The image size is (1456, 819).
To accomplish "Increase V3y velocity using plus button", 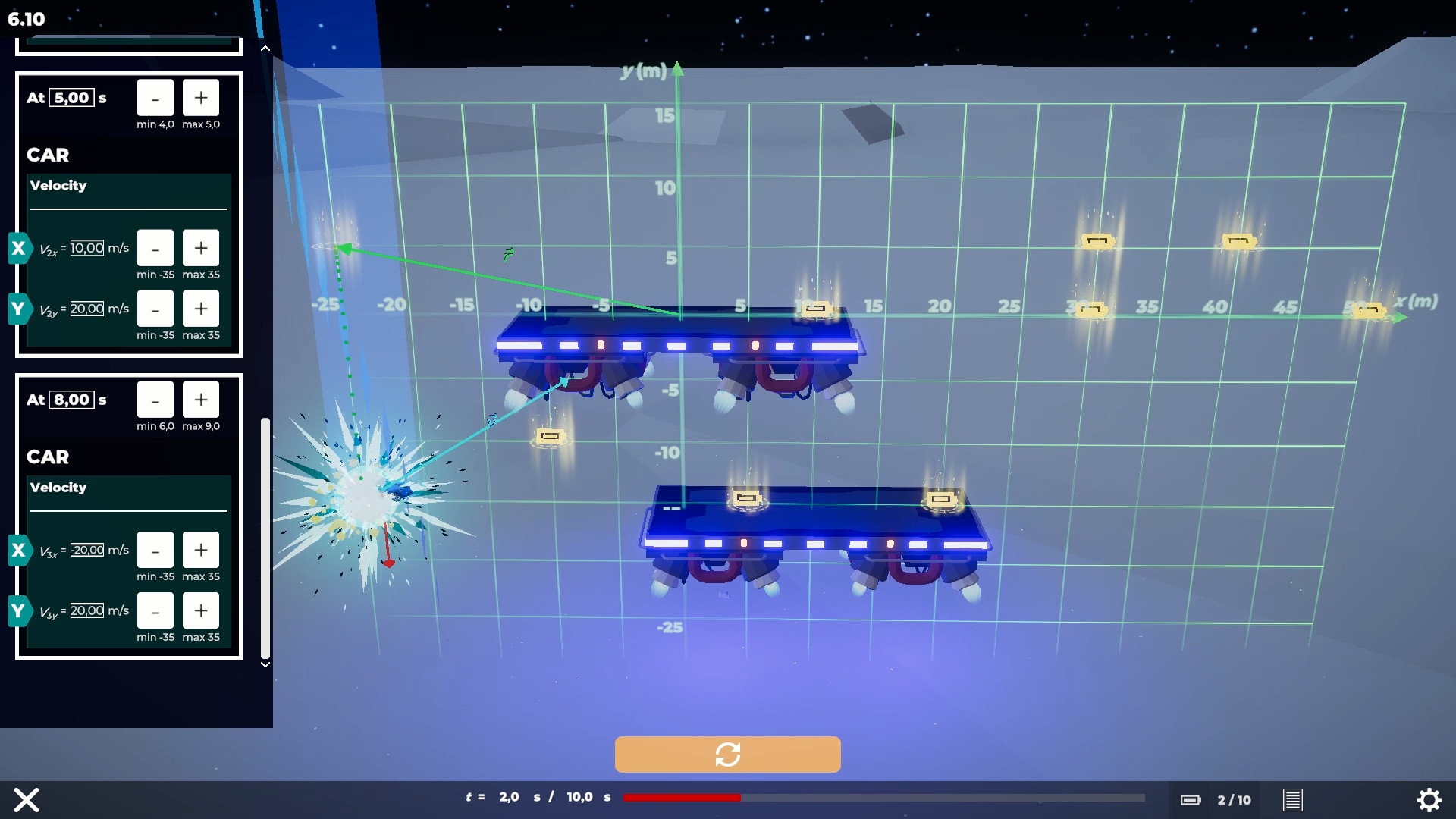I will (201, 610).
